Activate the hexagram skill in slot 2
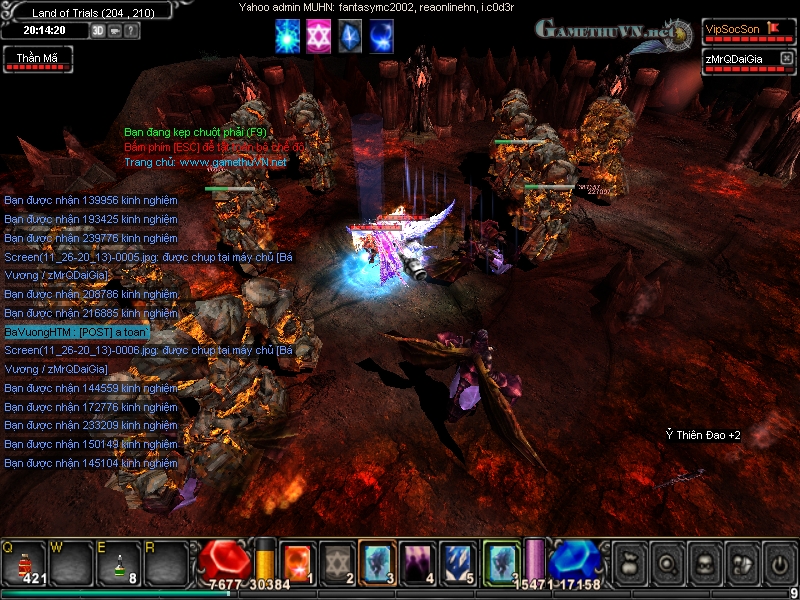 338,562
